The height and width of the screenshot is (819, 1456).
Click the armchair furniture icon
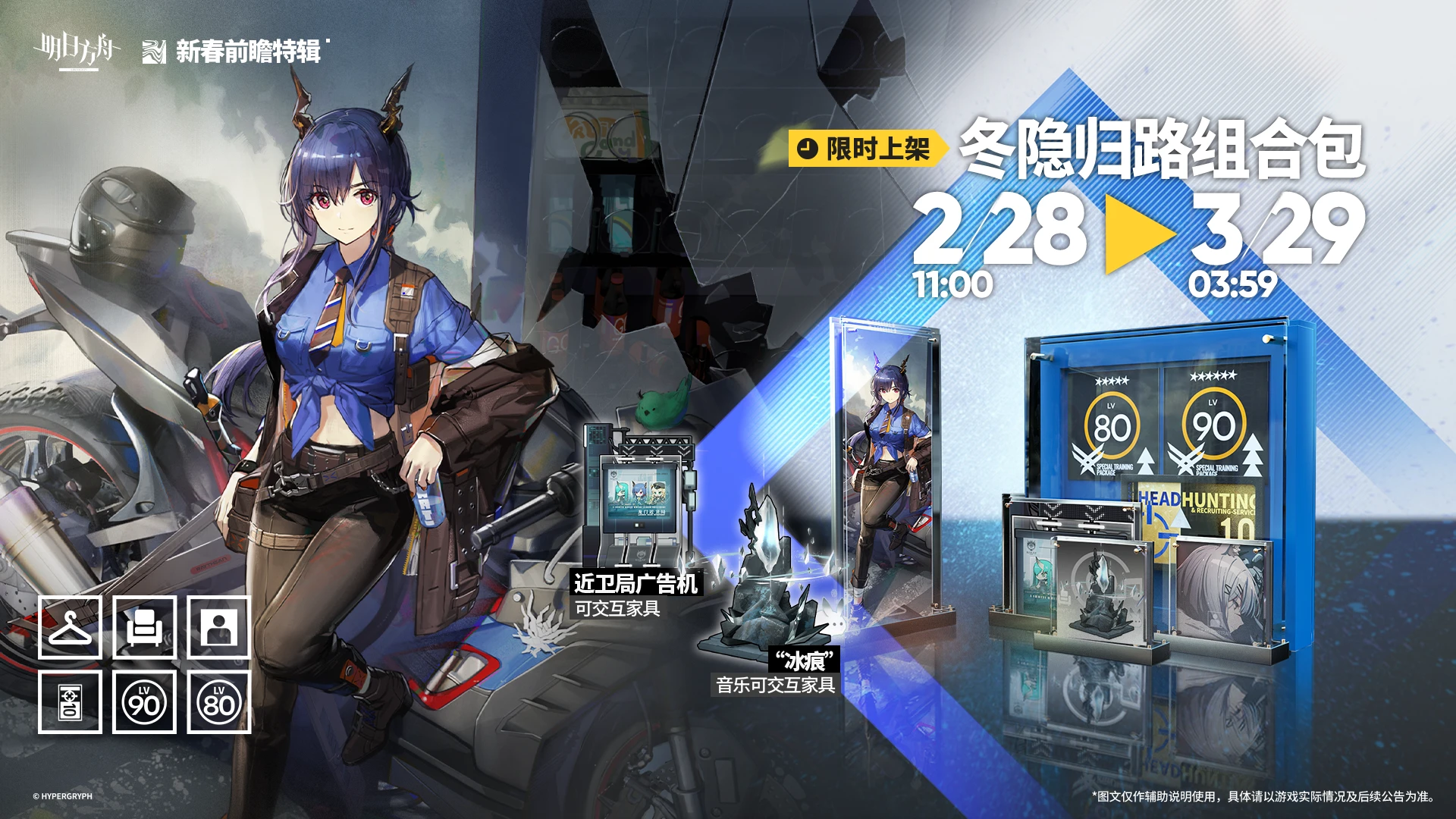(144, 627)
